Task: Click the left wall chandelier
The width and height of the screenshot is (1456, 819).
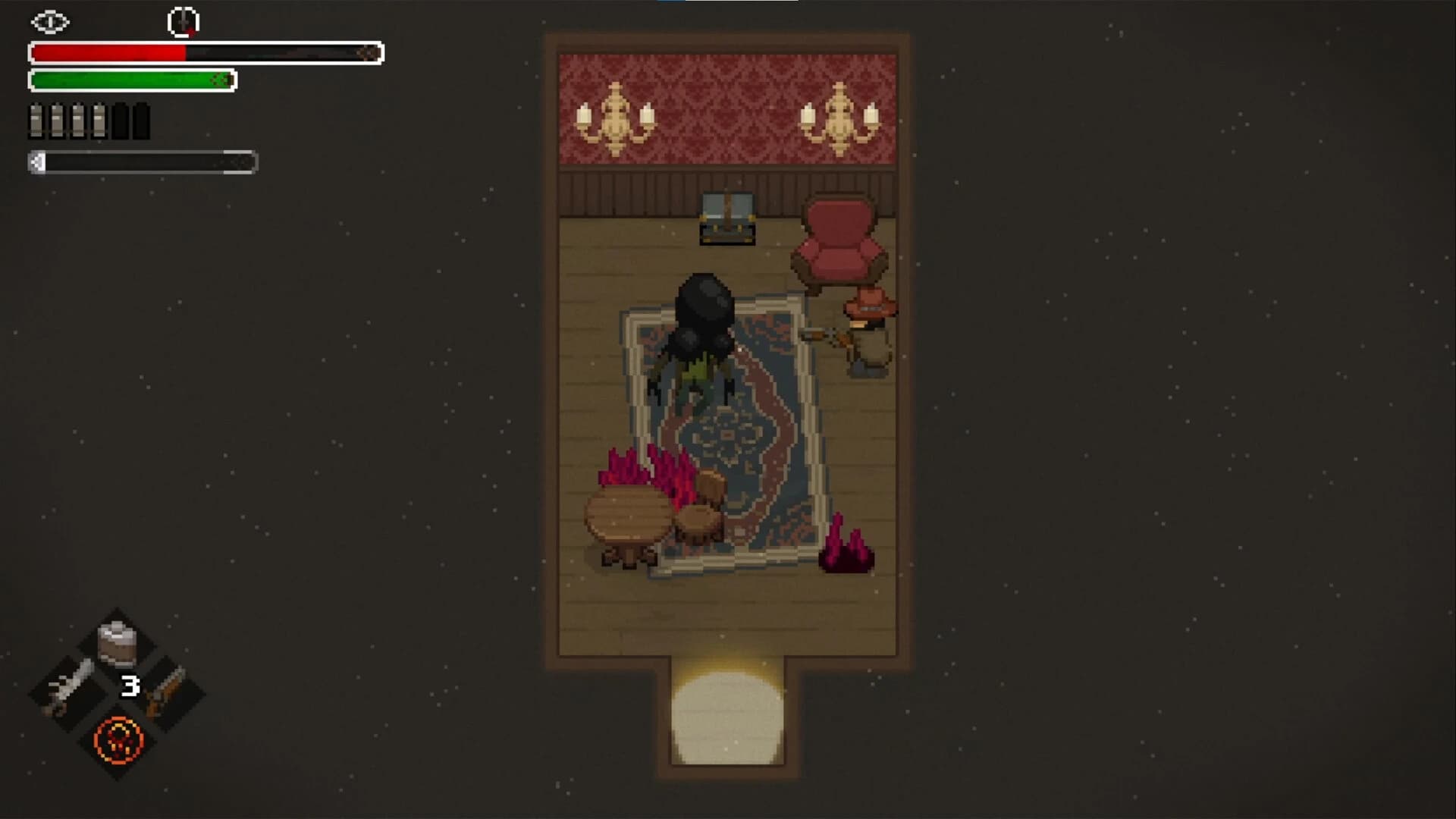Action: coord(616,114)
